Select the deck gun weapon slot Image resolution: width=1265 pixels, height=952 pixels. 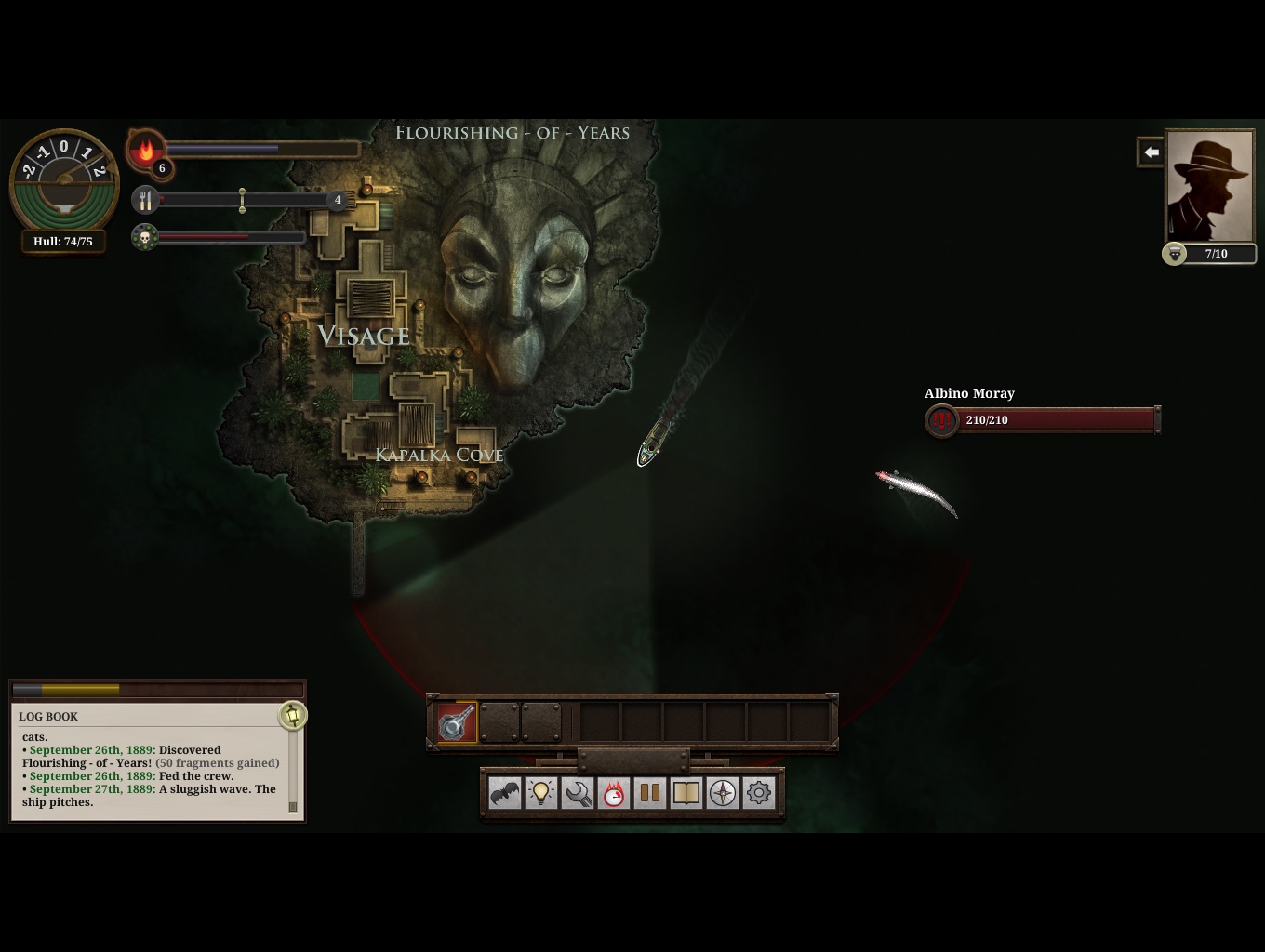(x=457, y=722)
